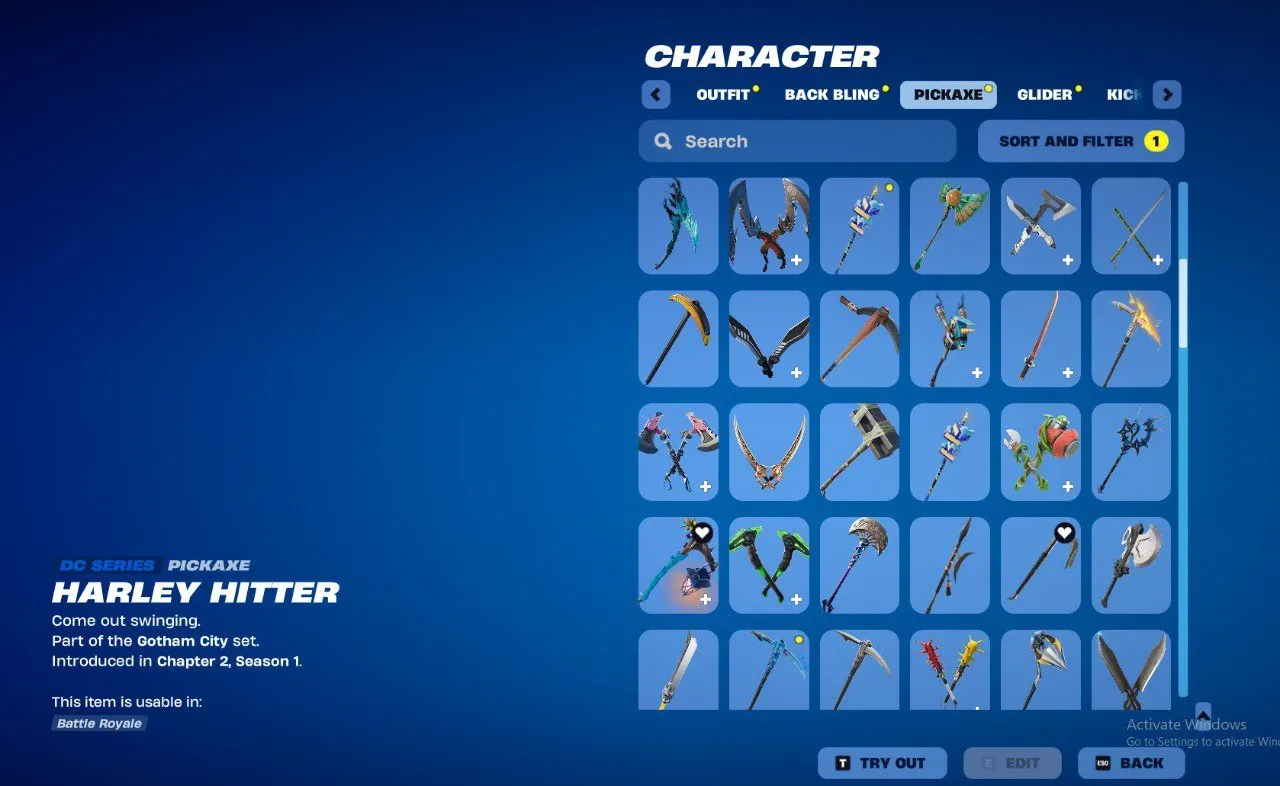Pick the star wand pickaxe with new-item dot
Screen dimensions: 1280x786
(x=859, y=226)
